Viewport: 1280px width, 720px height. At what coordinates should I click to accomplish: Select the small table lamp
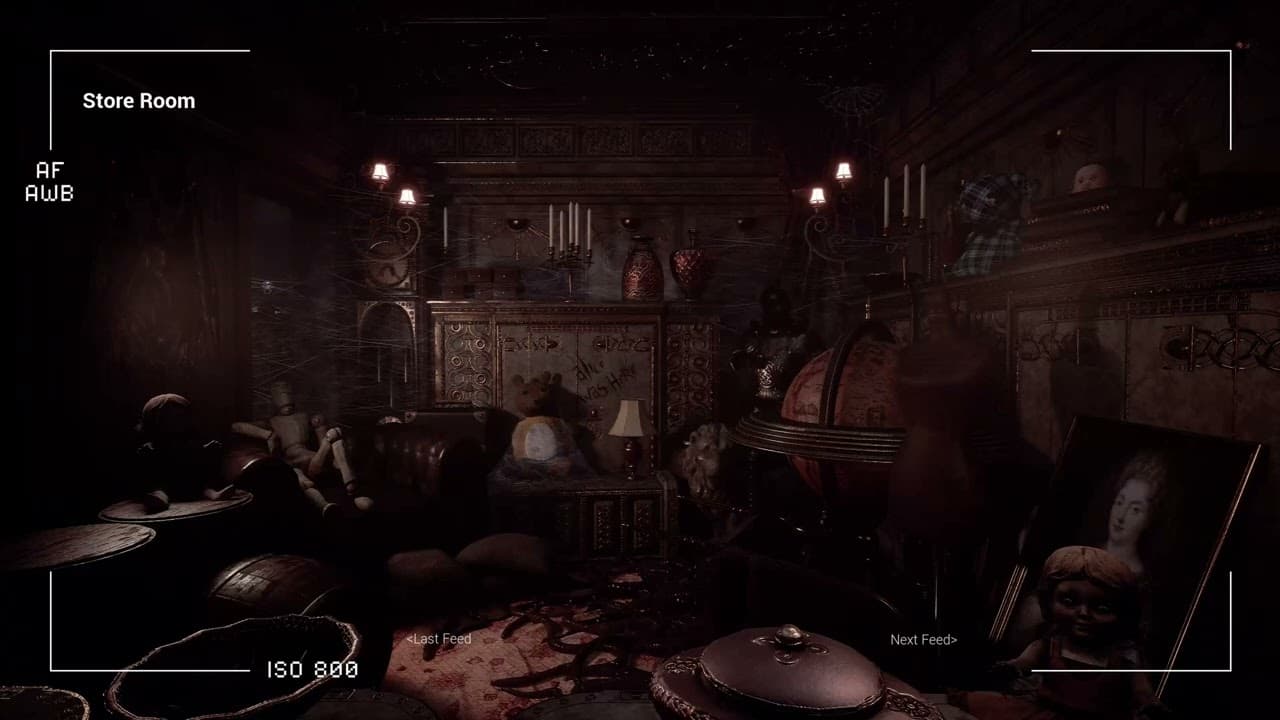tap(627, 430)
